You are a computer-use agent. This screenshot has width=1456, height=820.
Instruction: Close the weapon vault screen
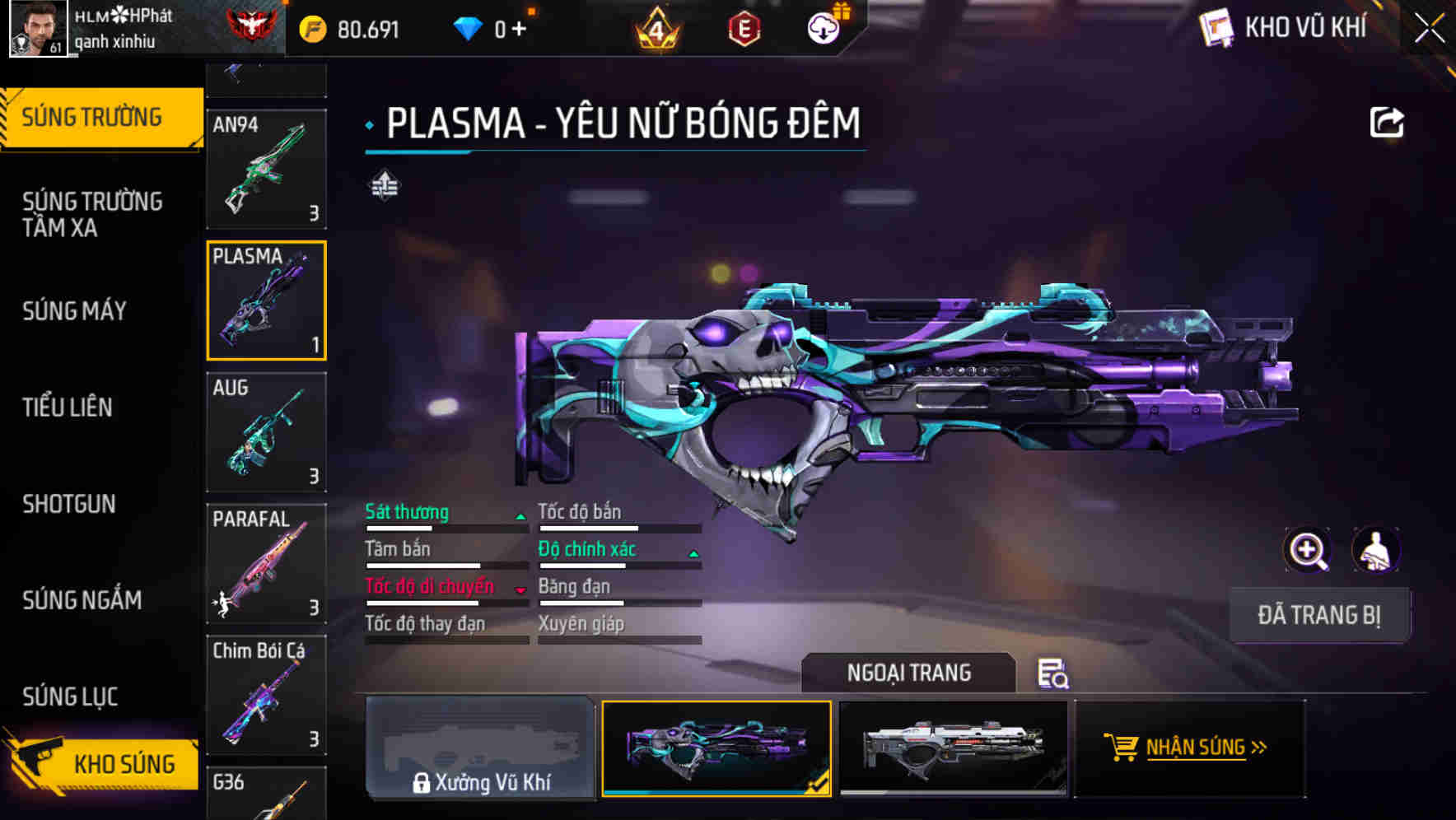1430,29
